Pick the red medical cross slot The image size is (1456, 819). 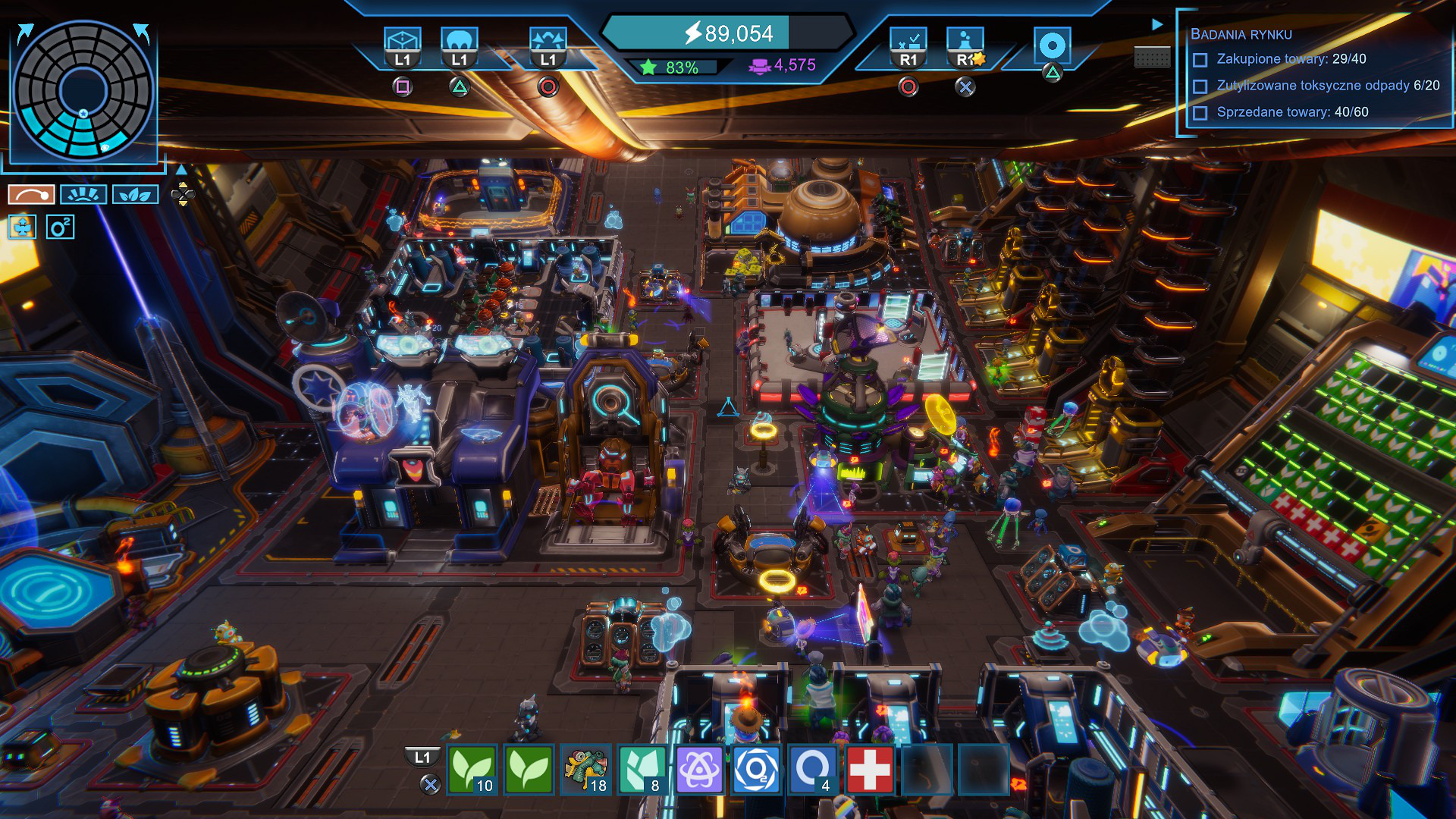tap(870, 770)
